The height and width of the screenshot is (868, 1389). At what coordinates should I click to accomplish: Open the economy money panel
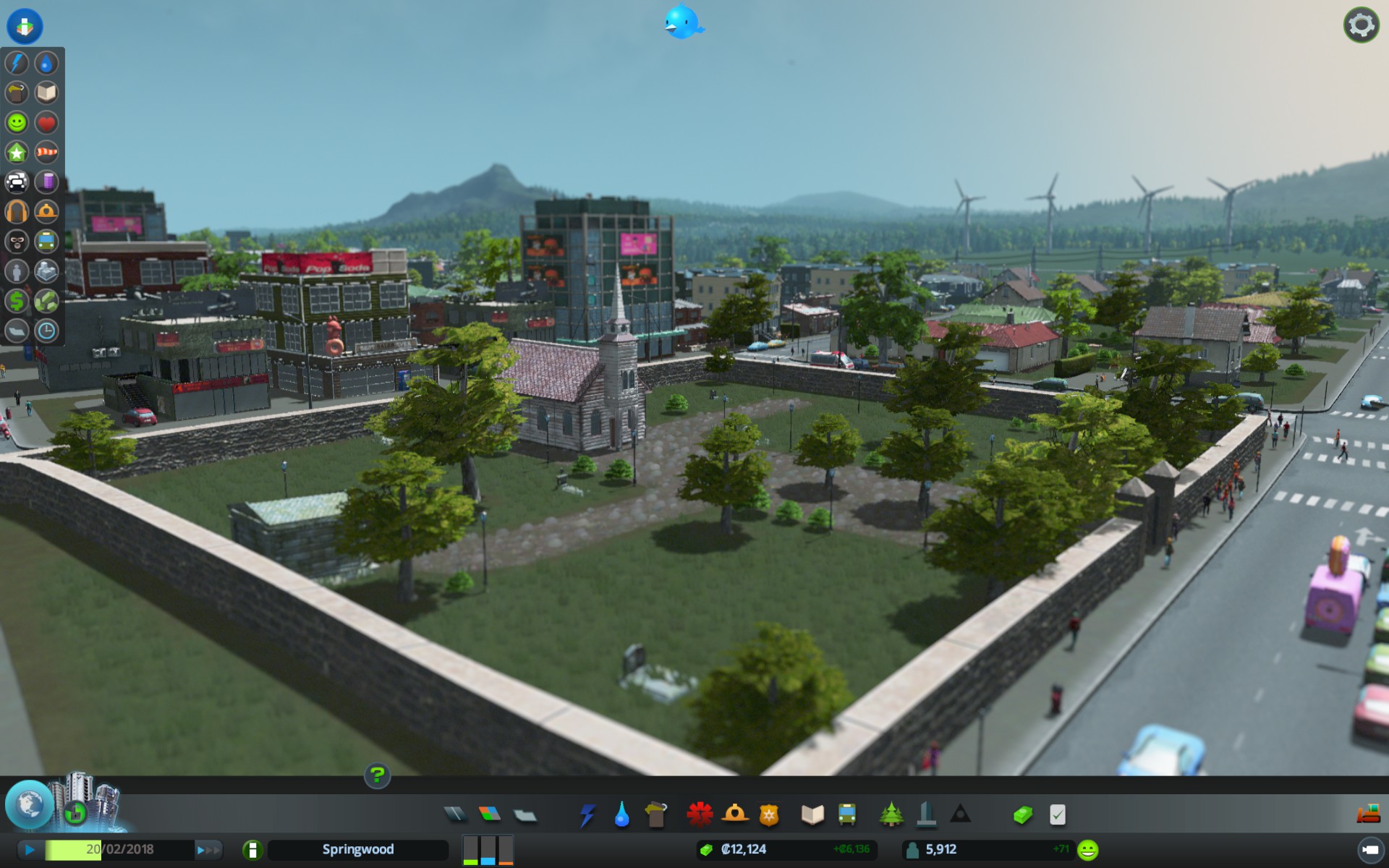pos(1022,815)
